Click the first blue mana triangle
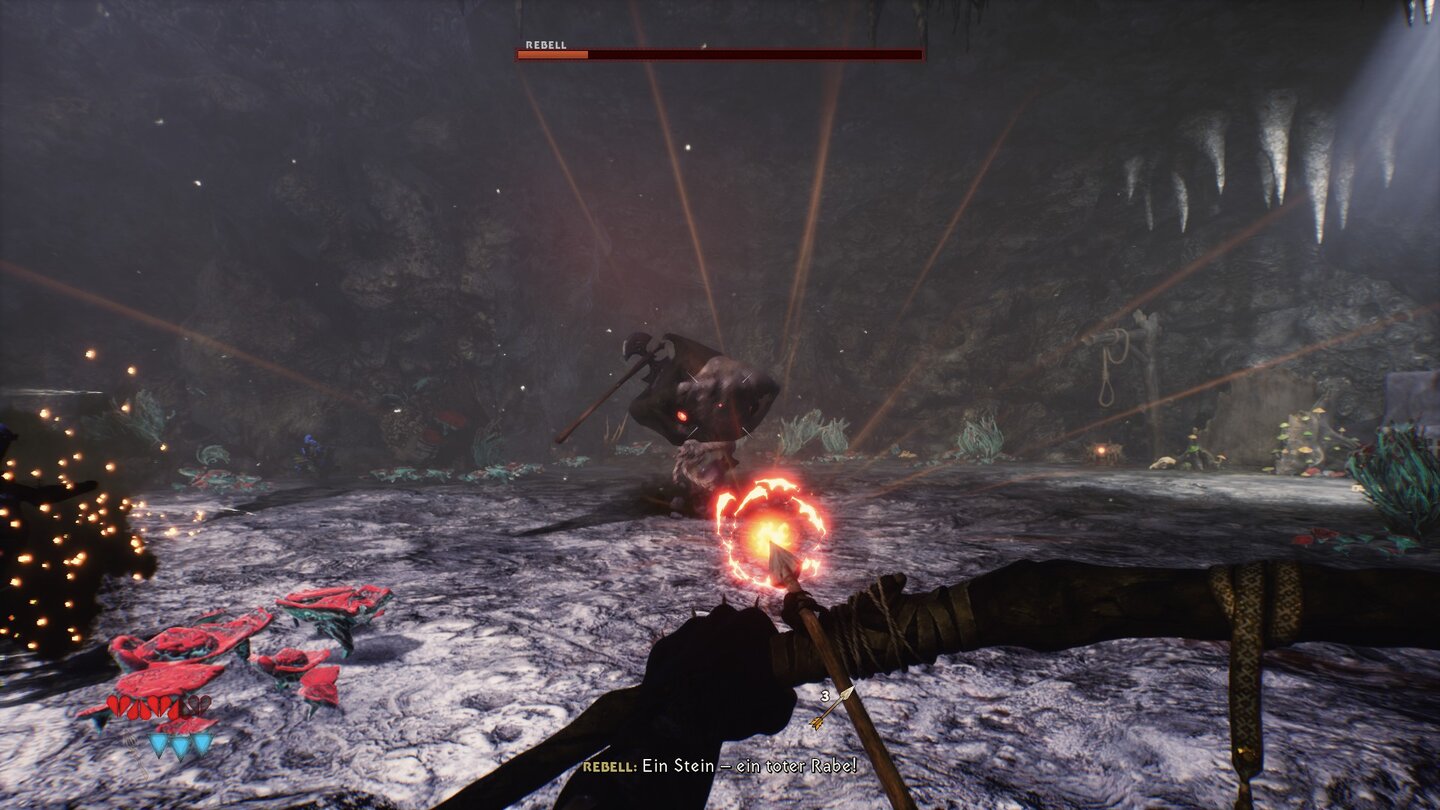 (x=157, y=743)
